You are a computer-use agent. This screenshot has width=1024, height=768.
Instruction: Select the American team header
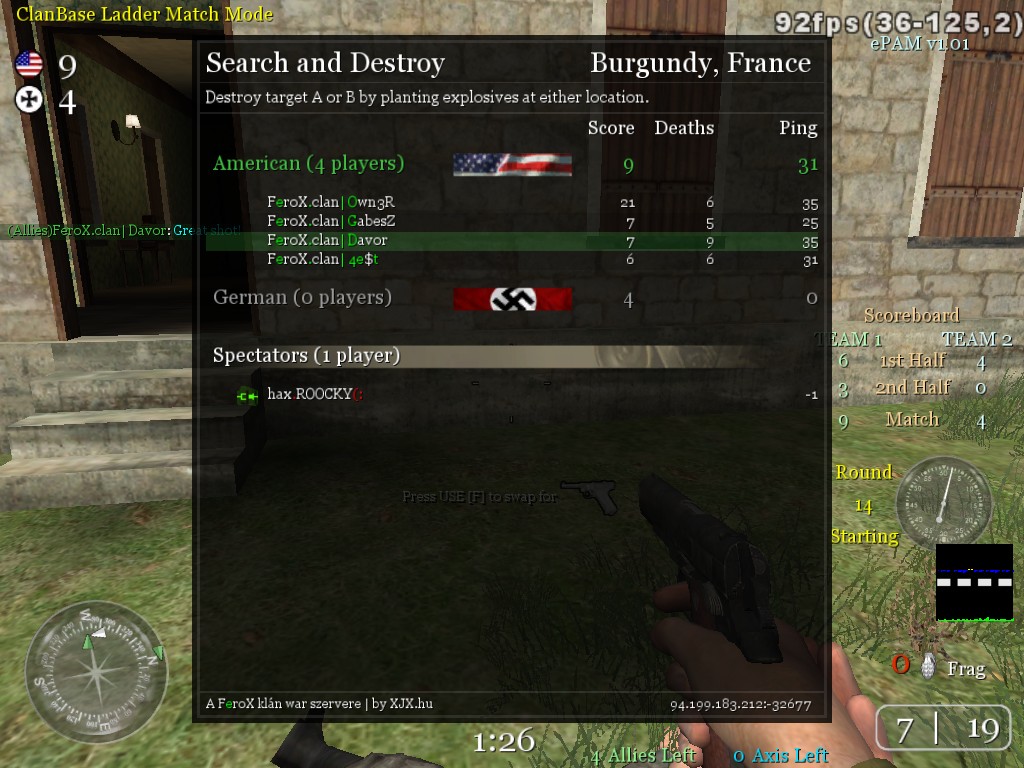[308, 163]
